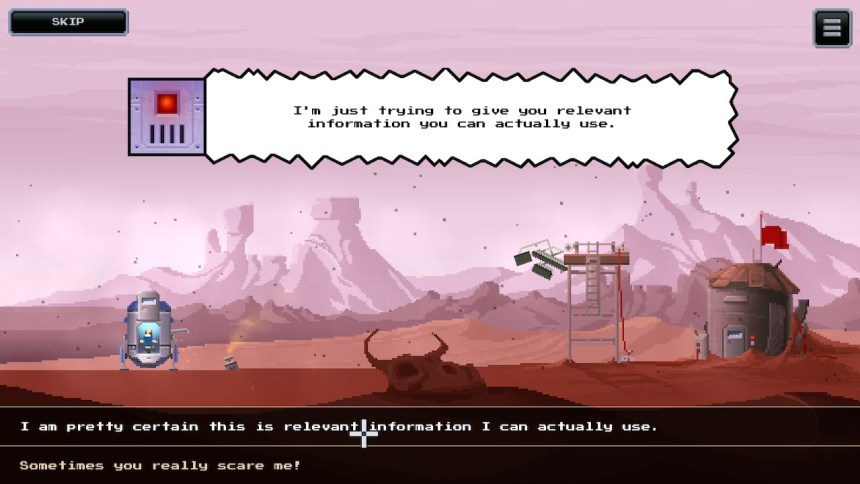Skip the dialogue with the SKIP button
Screen dimensions: 860x484
click(68, 22)
